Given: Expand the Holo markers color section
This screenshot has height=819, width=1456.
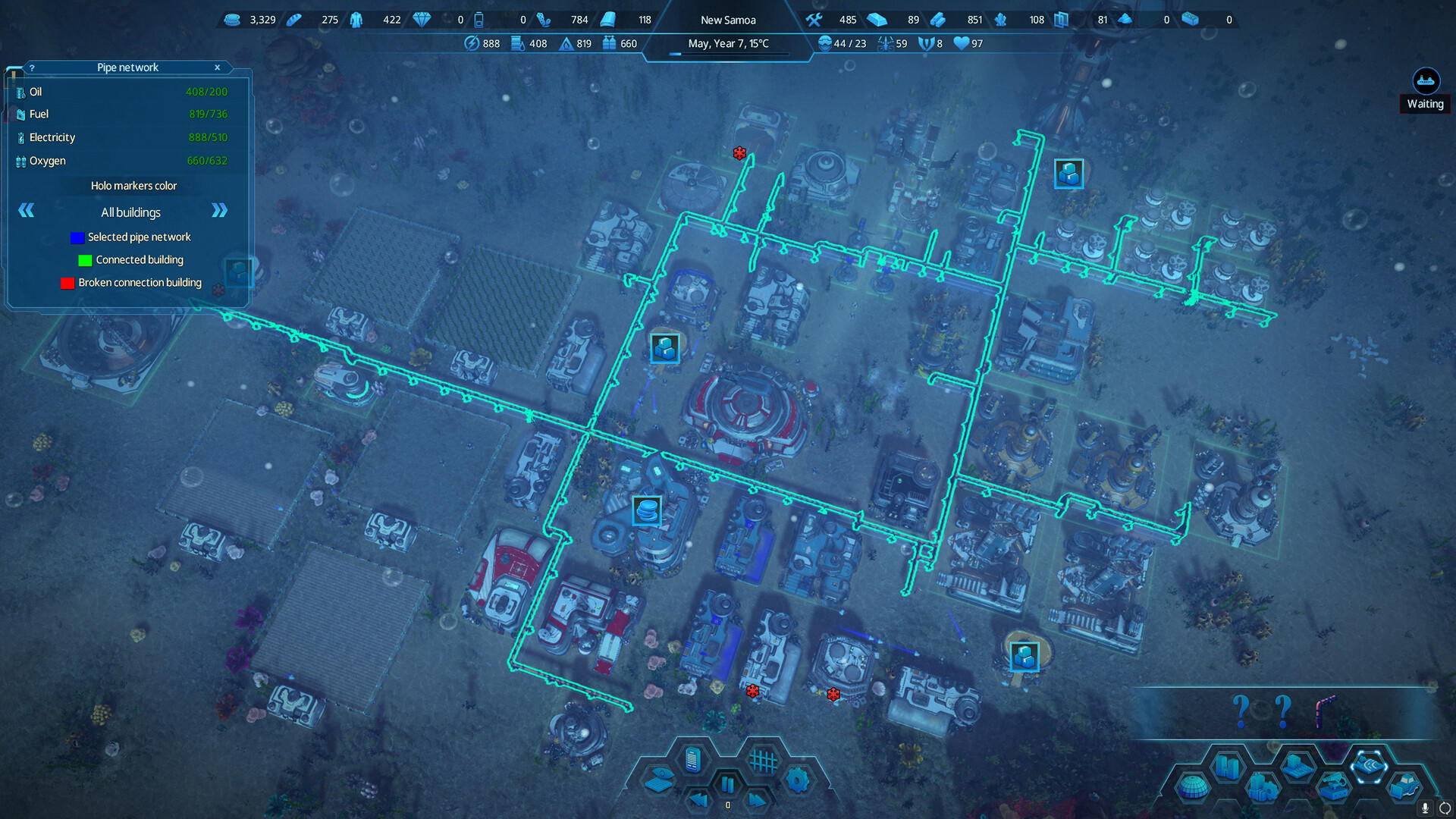Looking at the screenshot, I should click(x=133, y=185).
